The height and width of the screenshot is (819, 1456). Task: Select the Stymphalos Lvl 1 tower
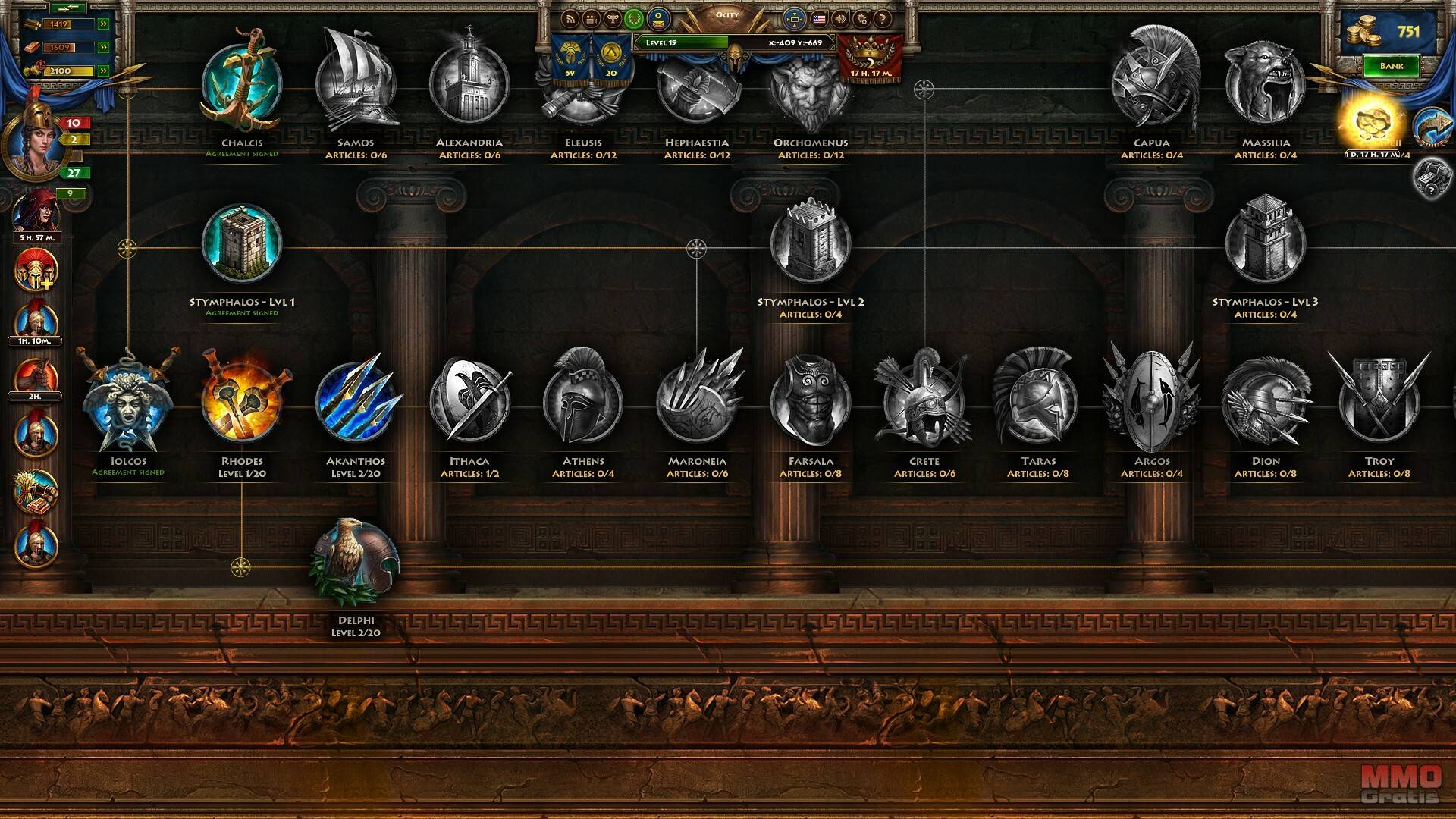[242, 243]
